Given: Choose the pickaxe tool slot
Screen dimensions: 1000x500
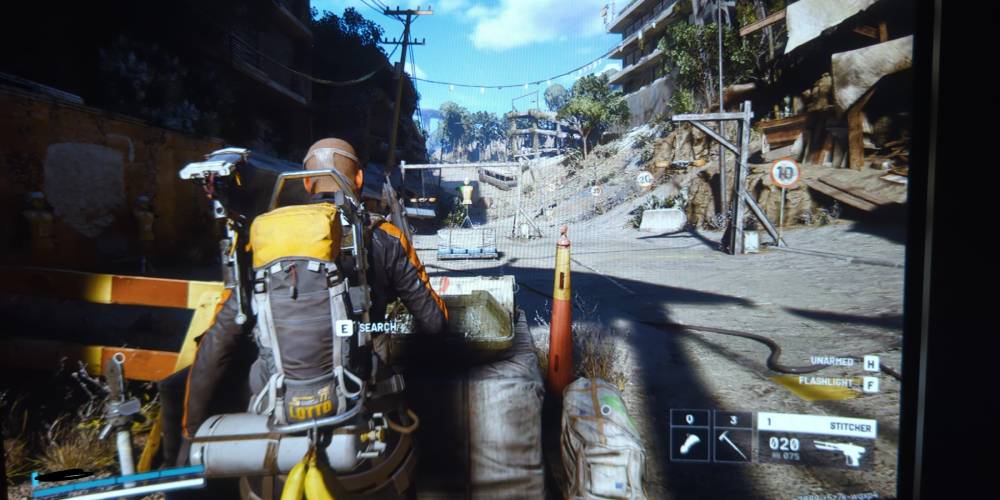Looking at the screenshot, I should coord(733,436).
